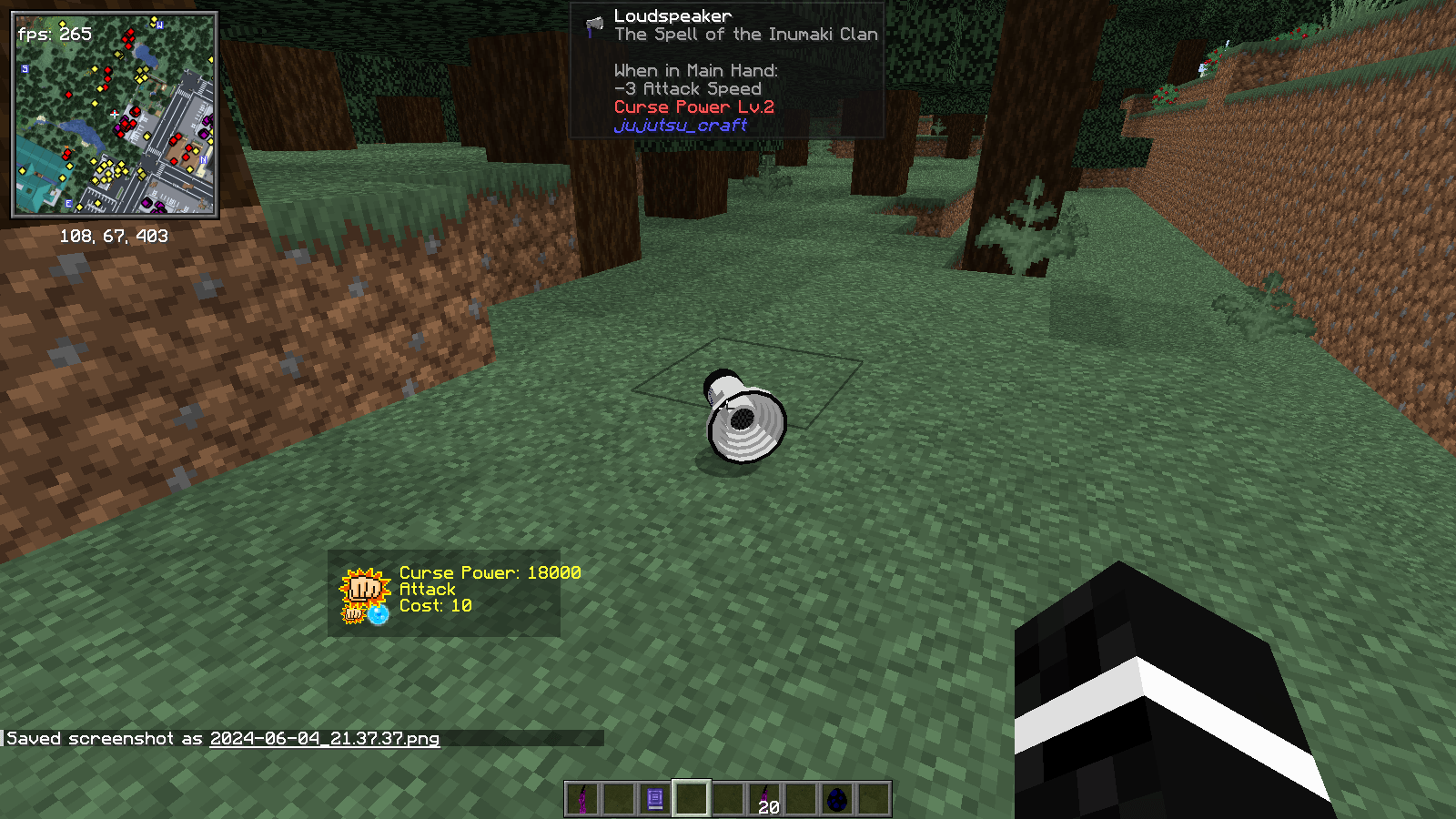The image size is (1456, 819).
Task: Toggle the E cardinal marker on the minimap
Action: [68, 202]
